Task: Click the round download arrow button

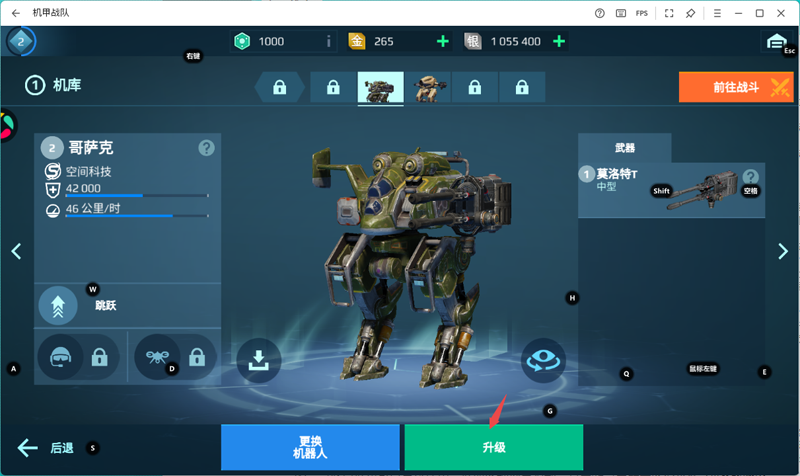Action: [x=259, y=361]
